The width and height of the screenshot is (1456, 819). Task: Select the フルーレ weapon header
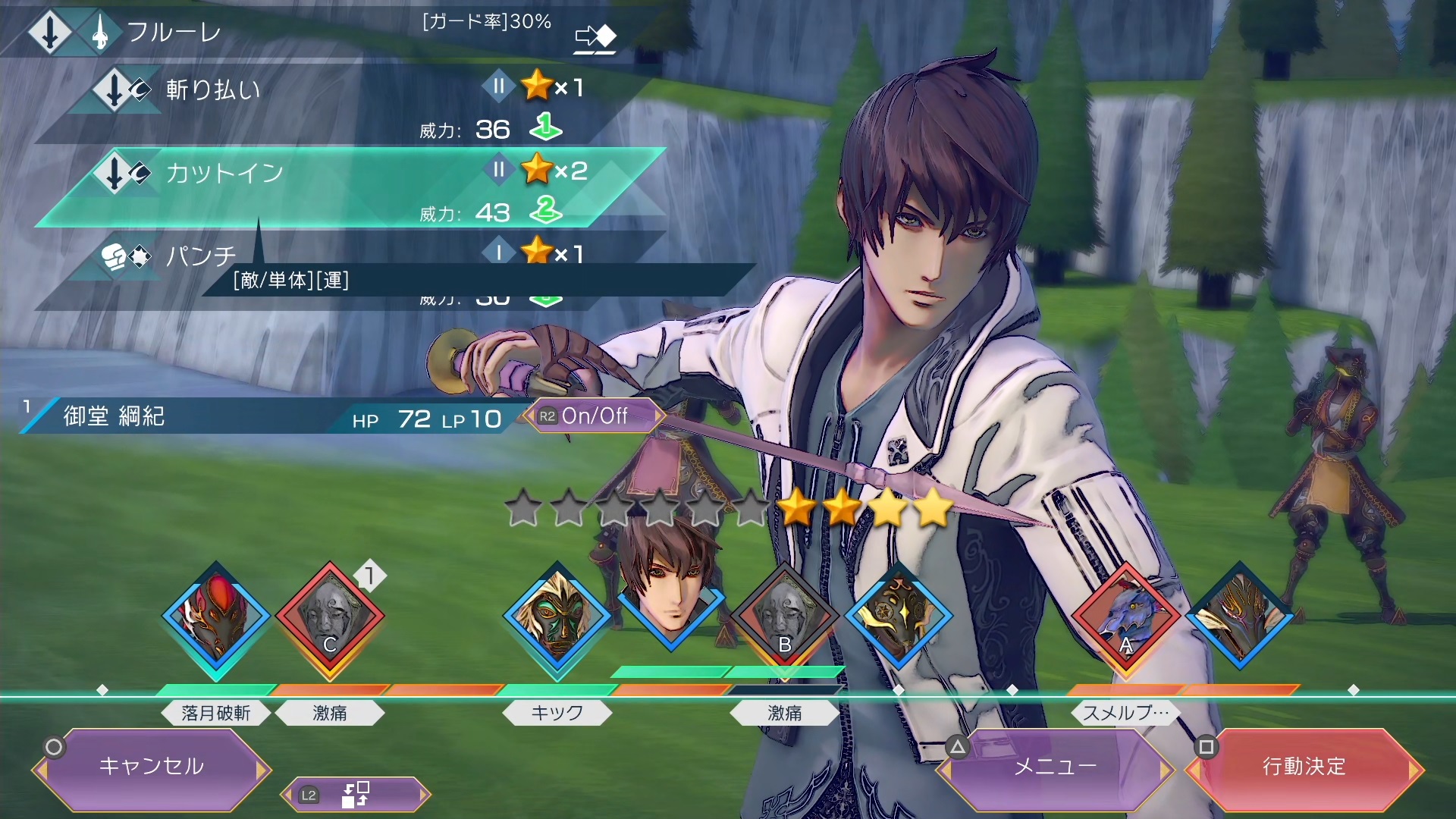[174, 32]
